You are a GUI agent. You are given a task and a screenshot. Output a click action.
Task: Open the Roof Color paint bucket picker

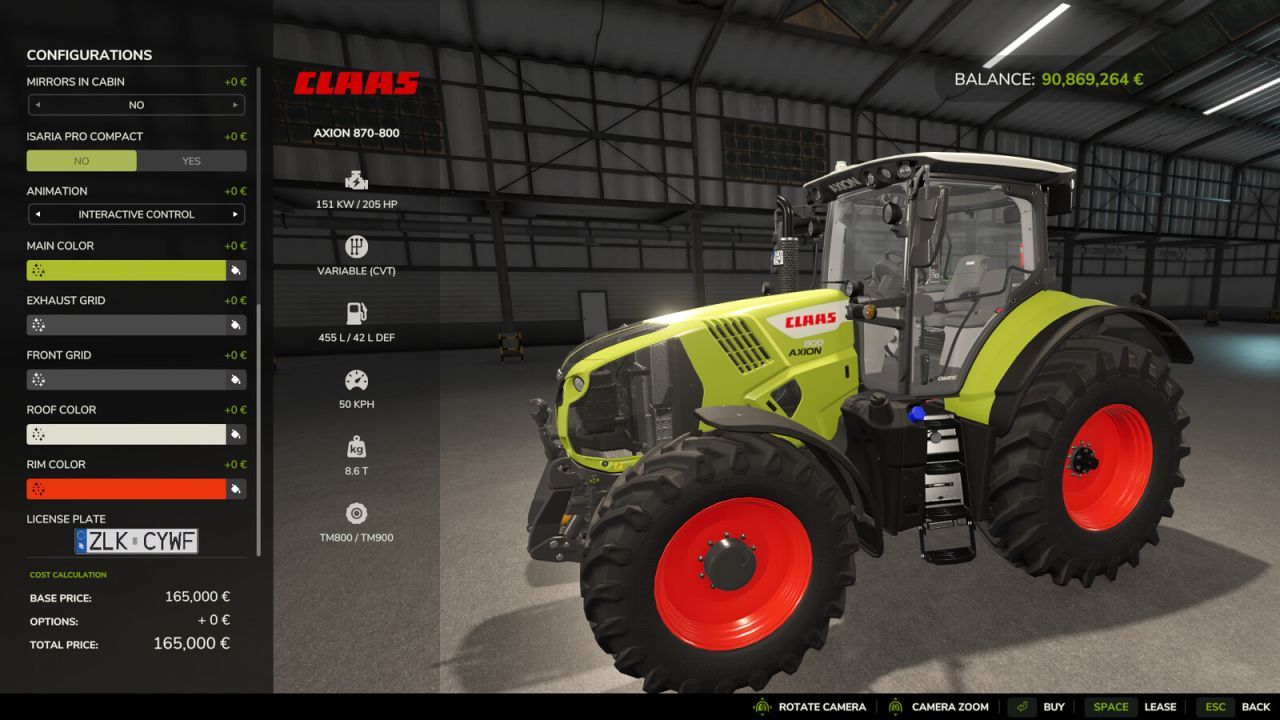235,434
